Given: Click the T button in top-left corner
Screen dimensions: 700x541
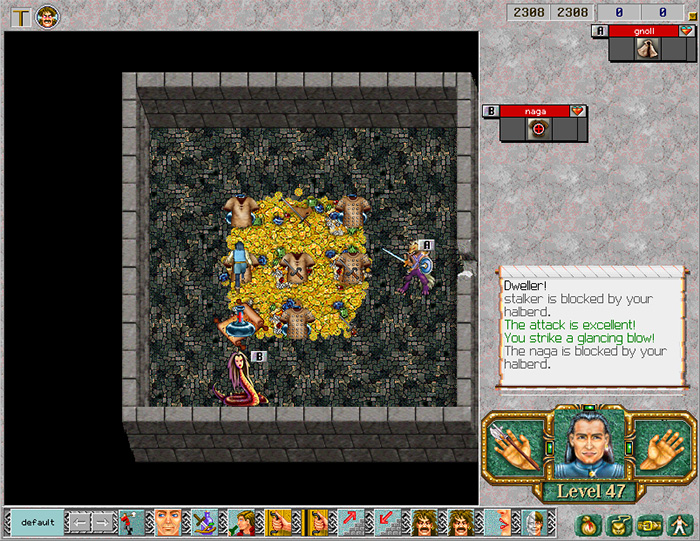Looking at the screenshot, I should pos(21,16).
